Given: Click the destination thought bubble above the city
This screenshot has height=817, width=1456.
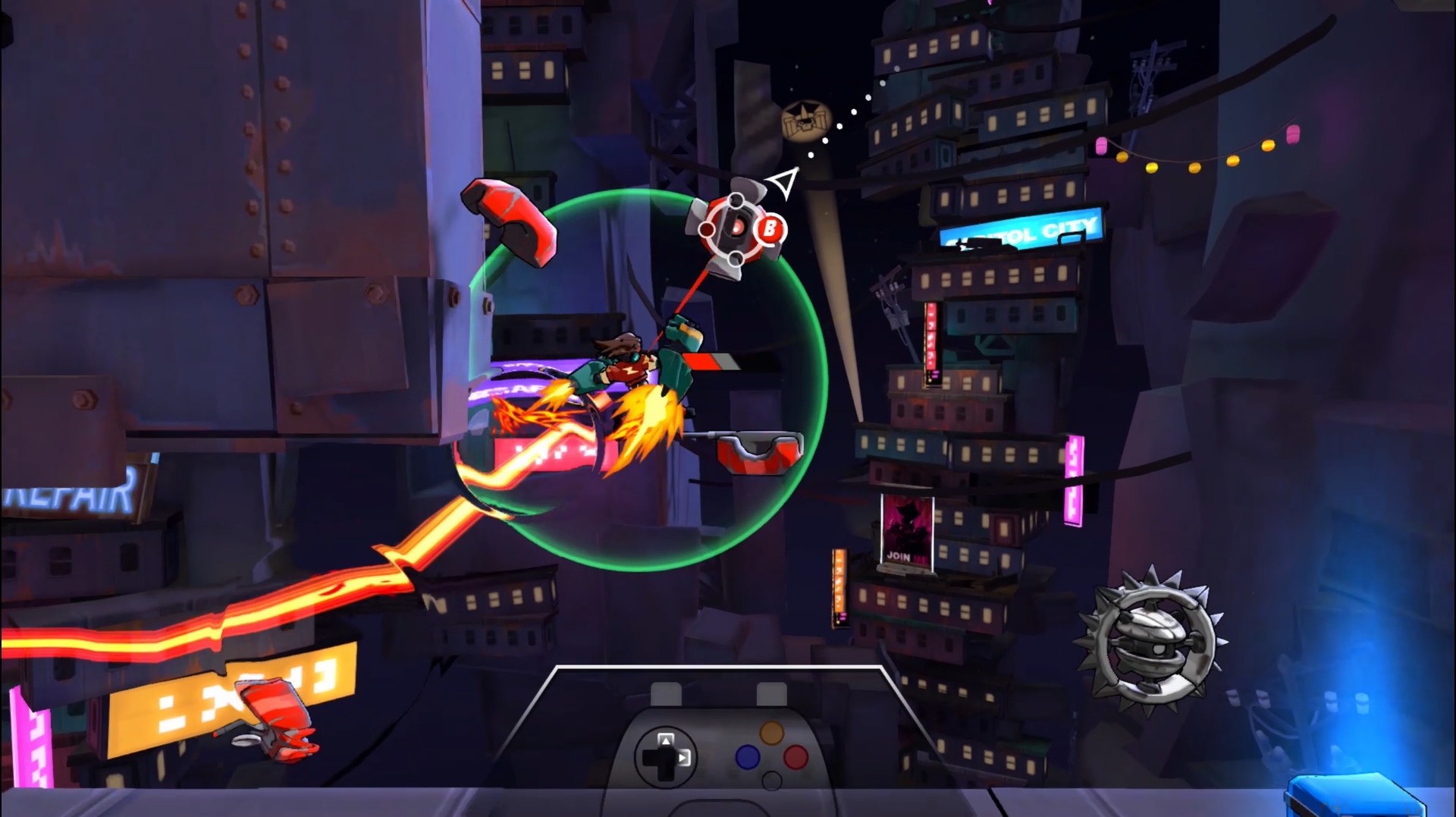Looking at the screenshot, I should (x=806, y=118).
